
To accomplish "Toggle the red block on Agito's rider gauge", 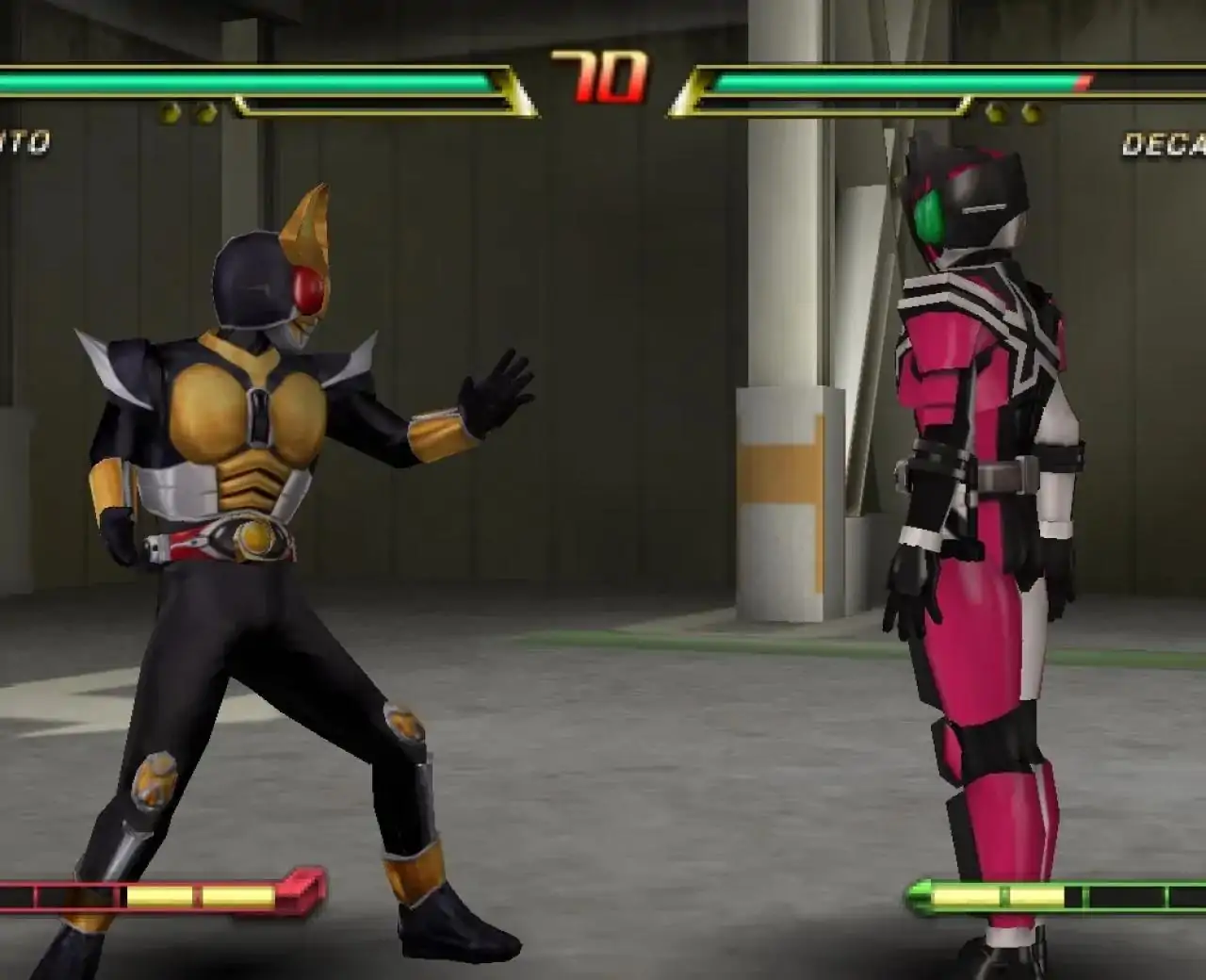I will point(298,890).
